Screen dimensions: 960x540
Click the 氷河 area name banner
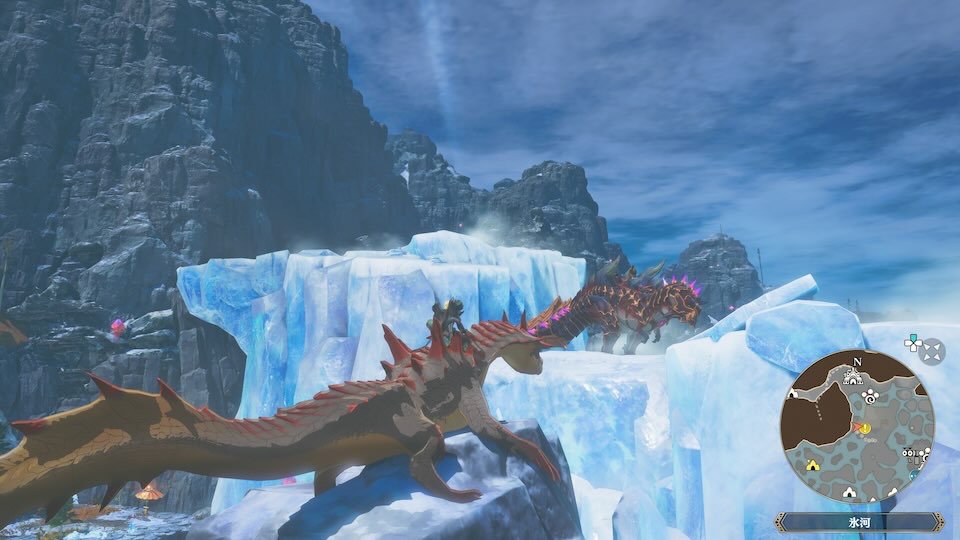[857, 520]
